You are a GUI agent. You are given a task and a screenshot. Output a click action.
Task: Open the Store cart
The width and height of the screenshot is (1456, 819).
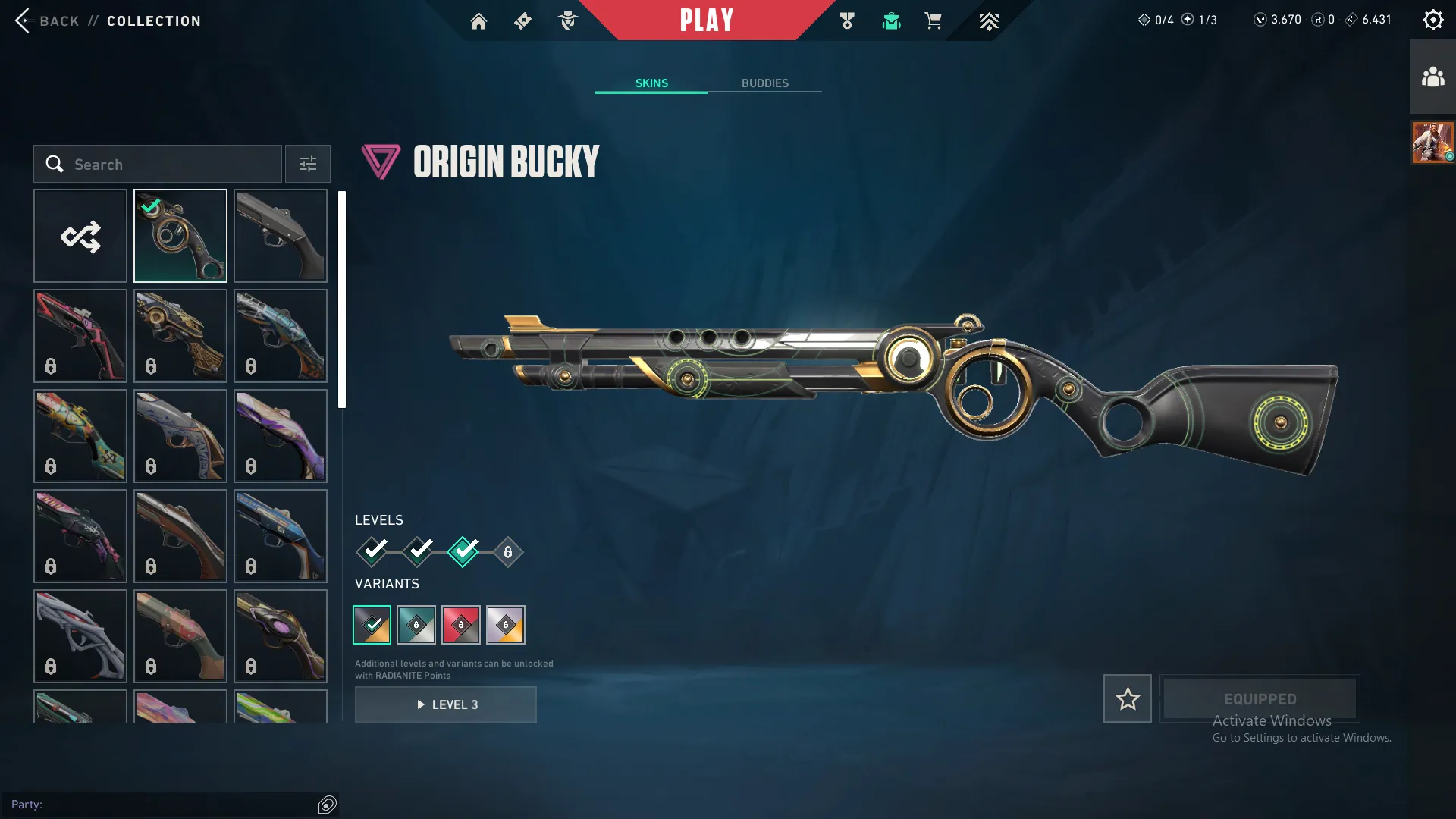tap(934, 20)
